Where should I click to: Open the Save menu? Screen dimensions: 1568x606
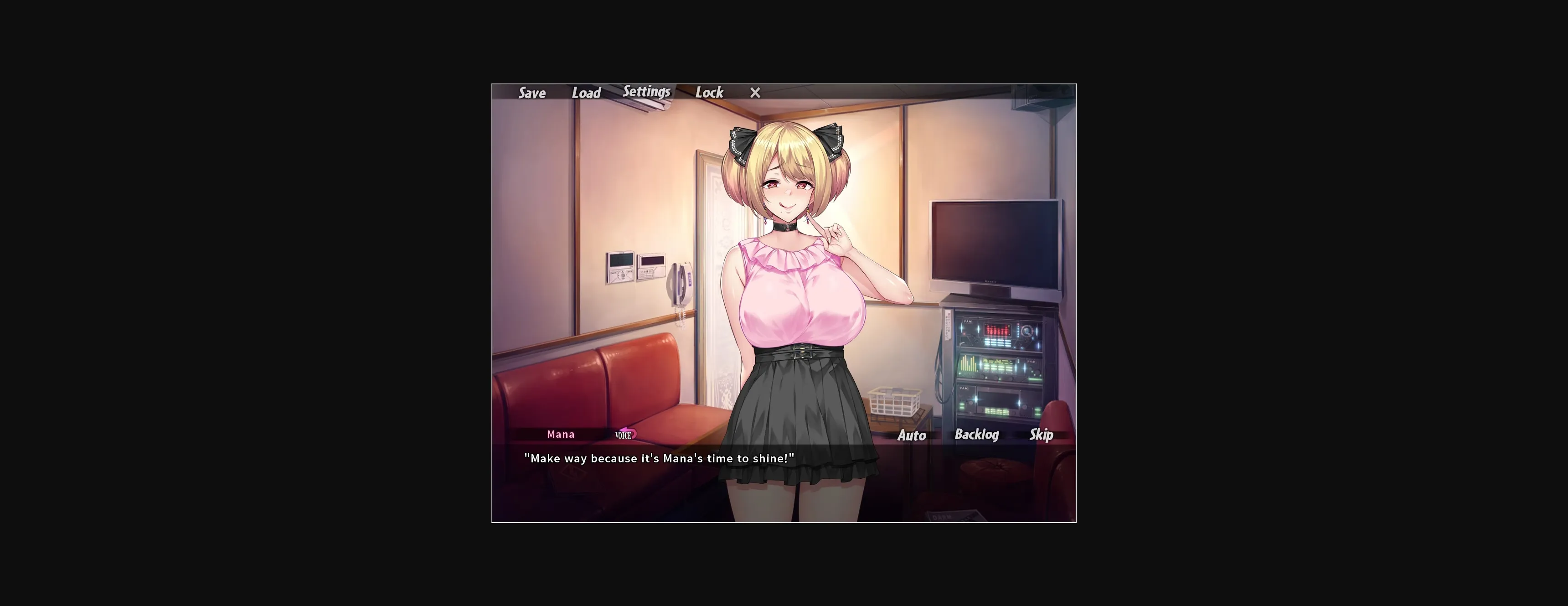pos(531,93)
